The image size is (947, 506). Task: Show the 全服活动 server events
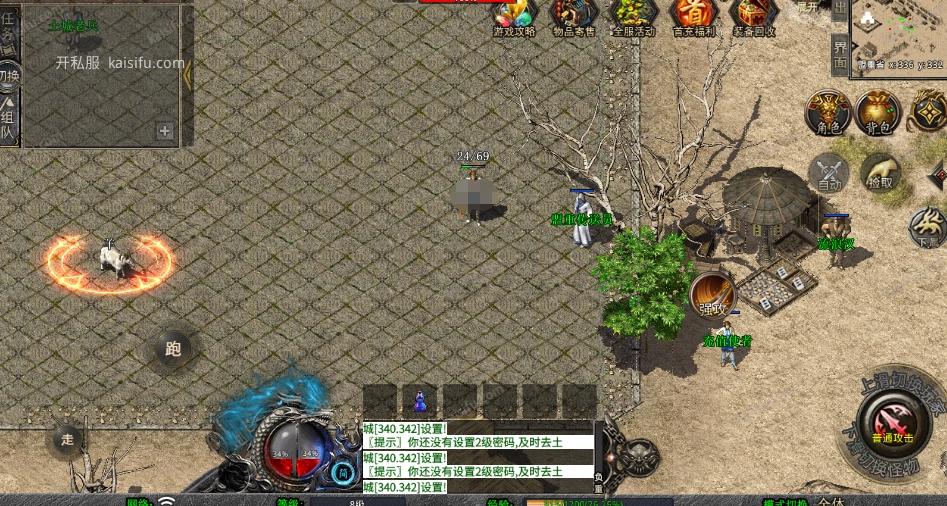(633, 15)
